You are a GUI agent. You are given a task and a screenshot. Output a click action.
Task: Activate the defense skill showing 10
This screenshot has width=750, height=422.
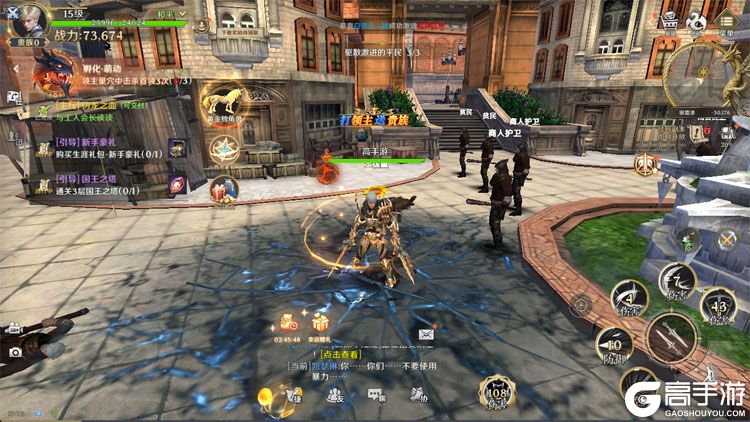pos(614,345)
